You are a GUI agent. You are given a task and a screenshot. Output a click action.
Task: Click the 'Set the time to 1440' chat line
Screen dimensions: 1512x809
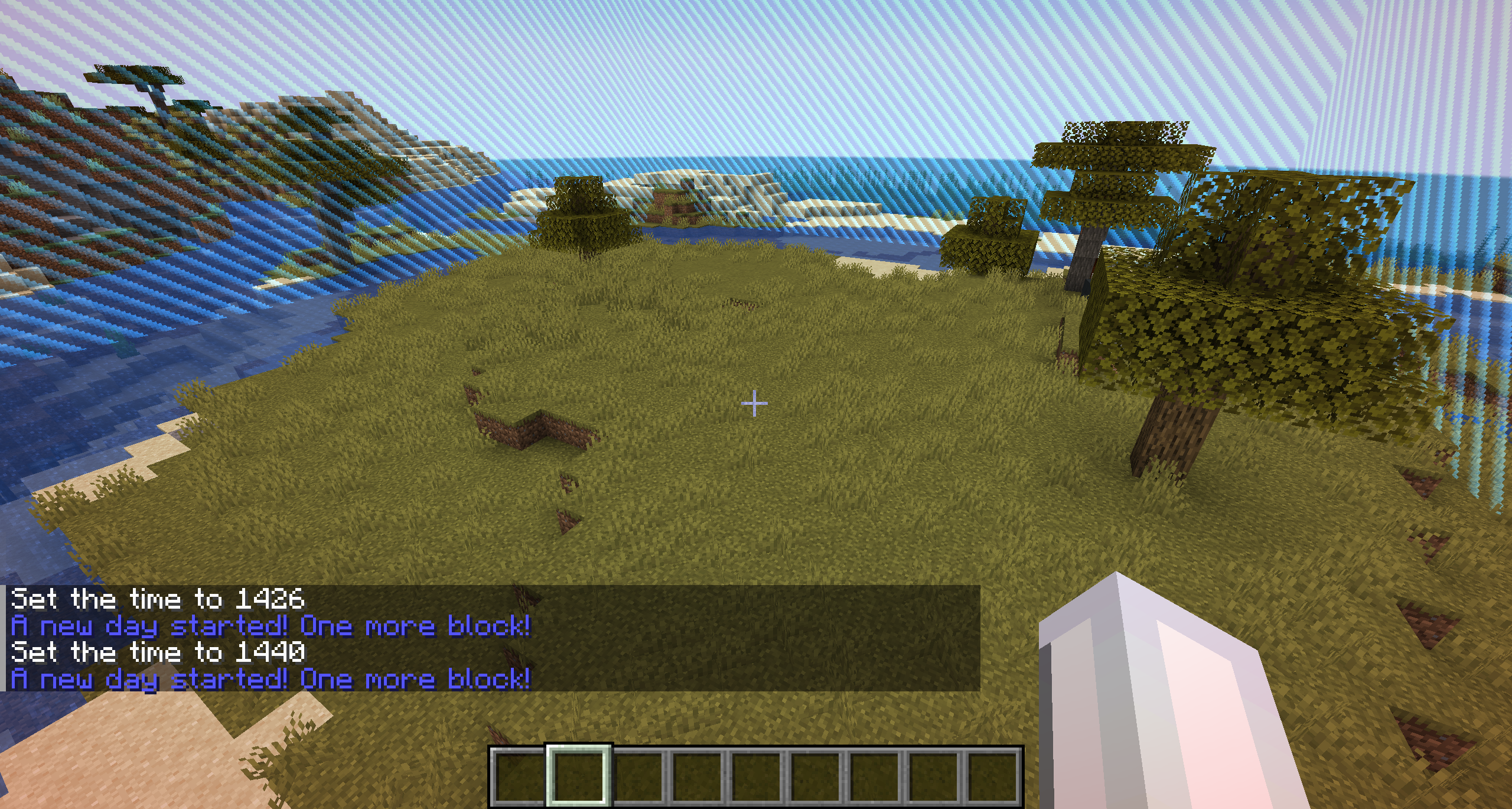(157, 652)
